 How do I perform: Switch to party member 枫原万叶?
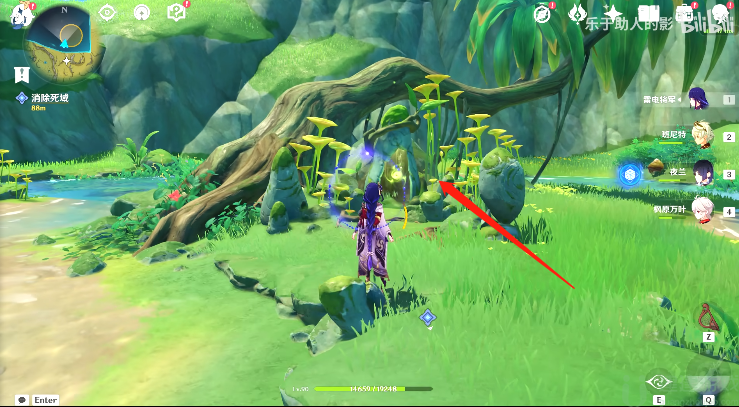coord(702,208)
